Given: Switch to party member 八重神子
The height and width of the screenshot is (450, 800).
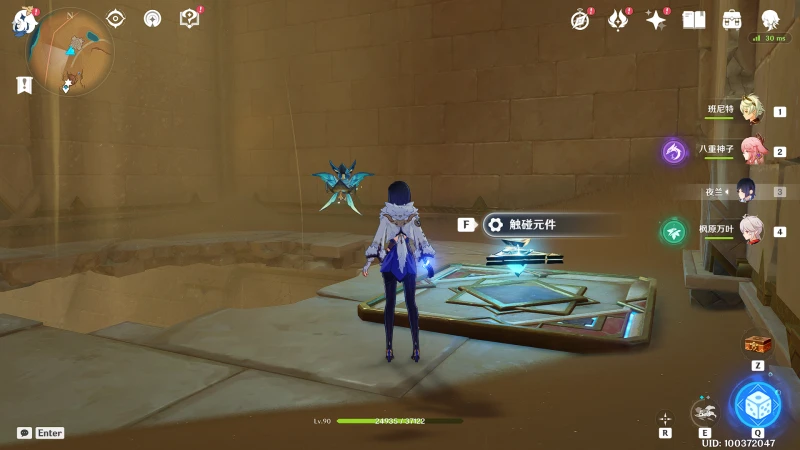Looking at the screenshot, I should 750,150.
